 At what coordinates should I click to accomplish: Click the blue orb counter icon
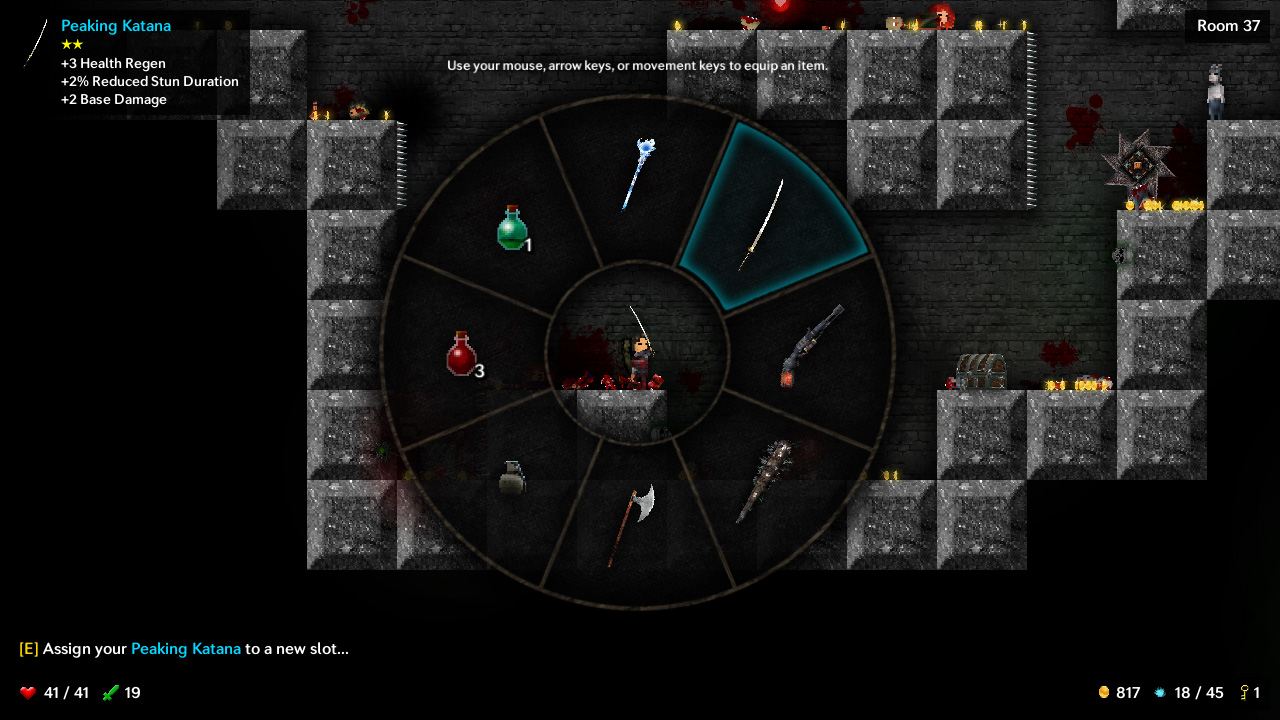coord(1160,692)
